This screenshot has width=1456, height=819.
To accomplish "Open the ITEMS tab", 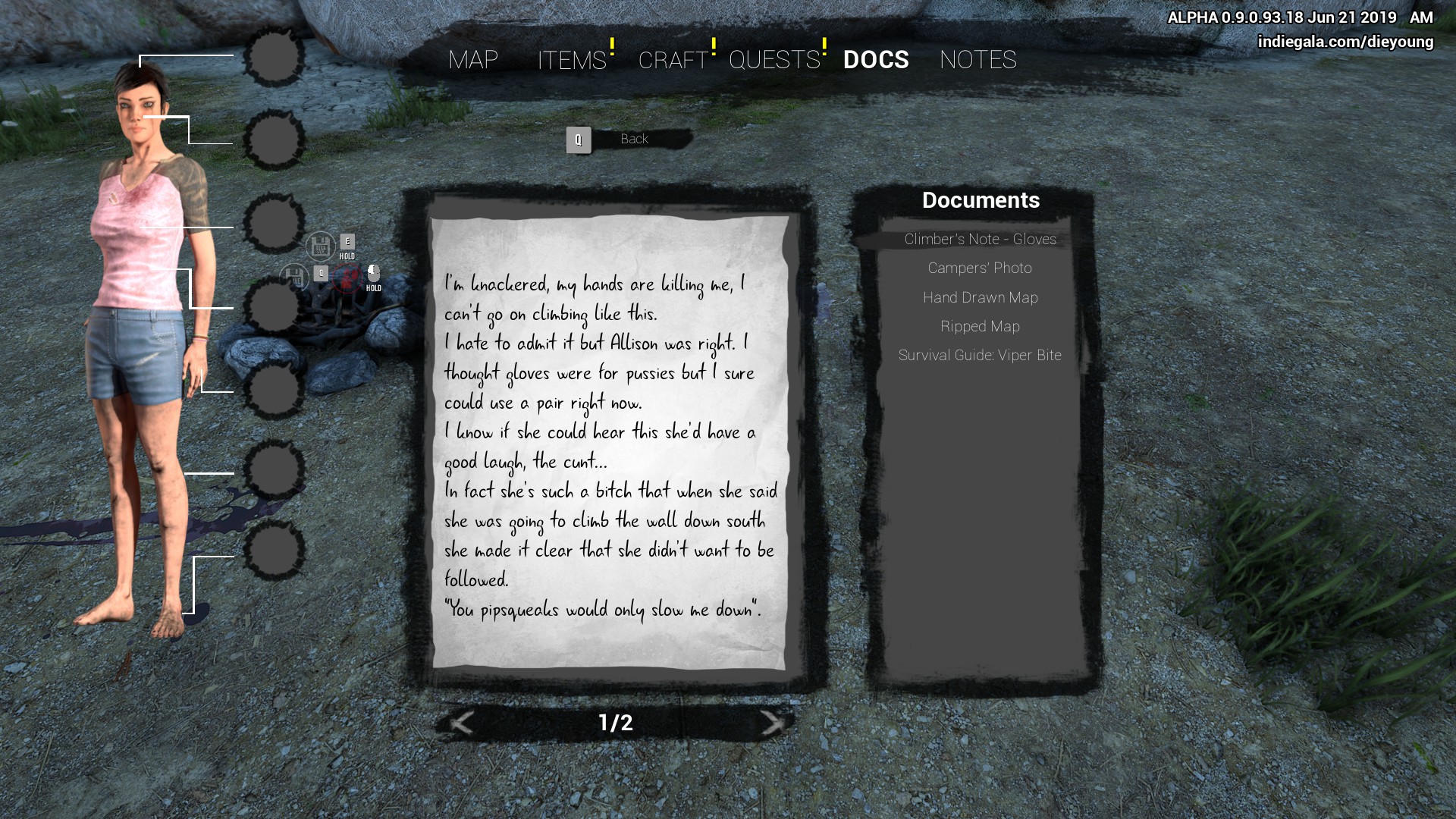I will 572,60.
